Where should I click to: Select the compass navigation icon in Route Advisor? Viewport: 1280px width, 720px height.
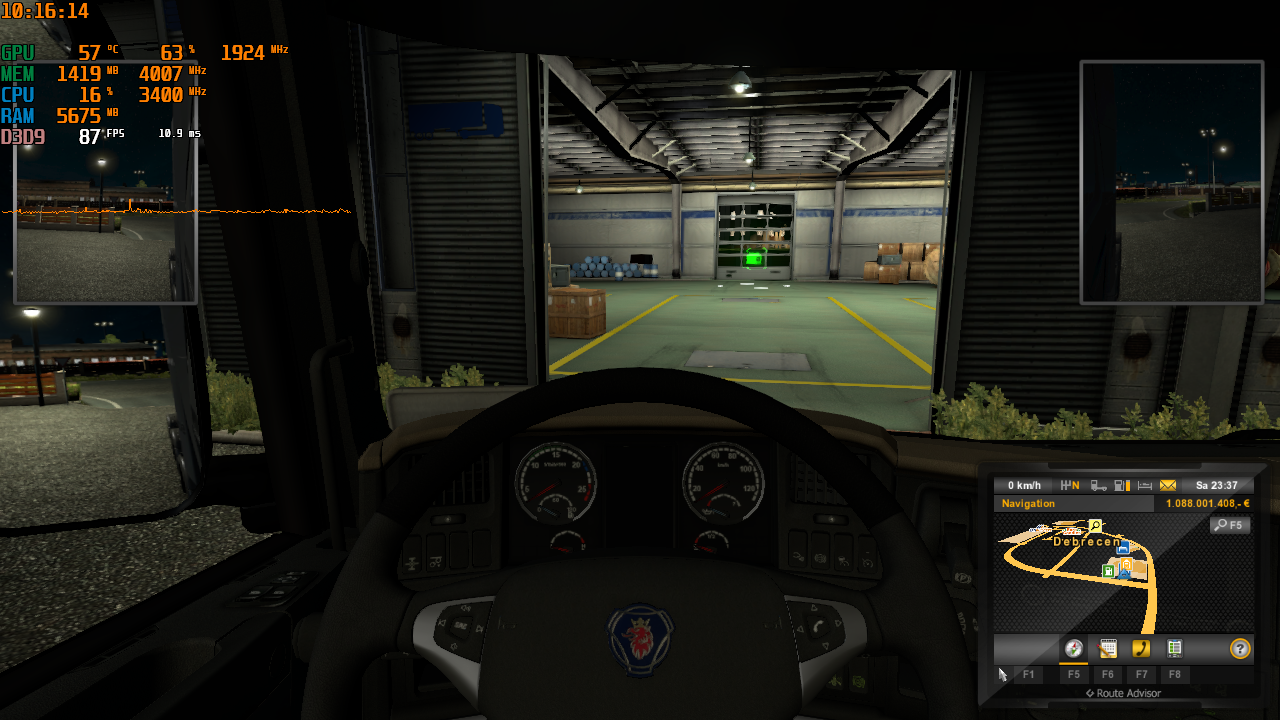click(1074, 649)
